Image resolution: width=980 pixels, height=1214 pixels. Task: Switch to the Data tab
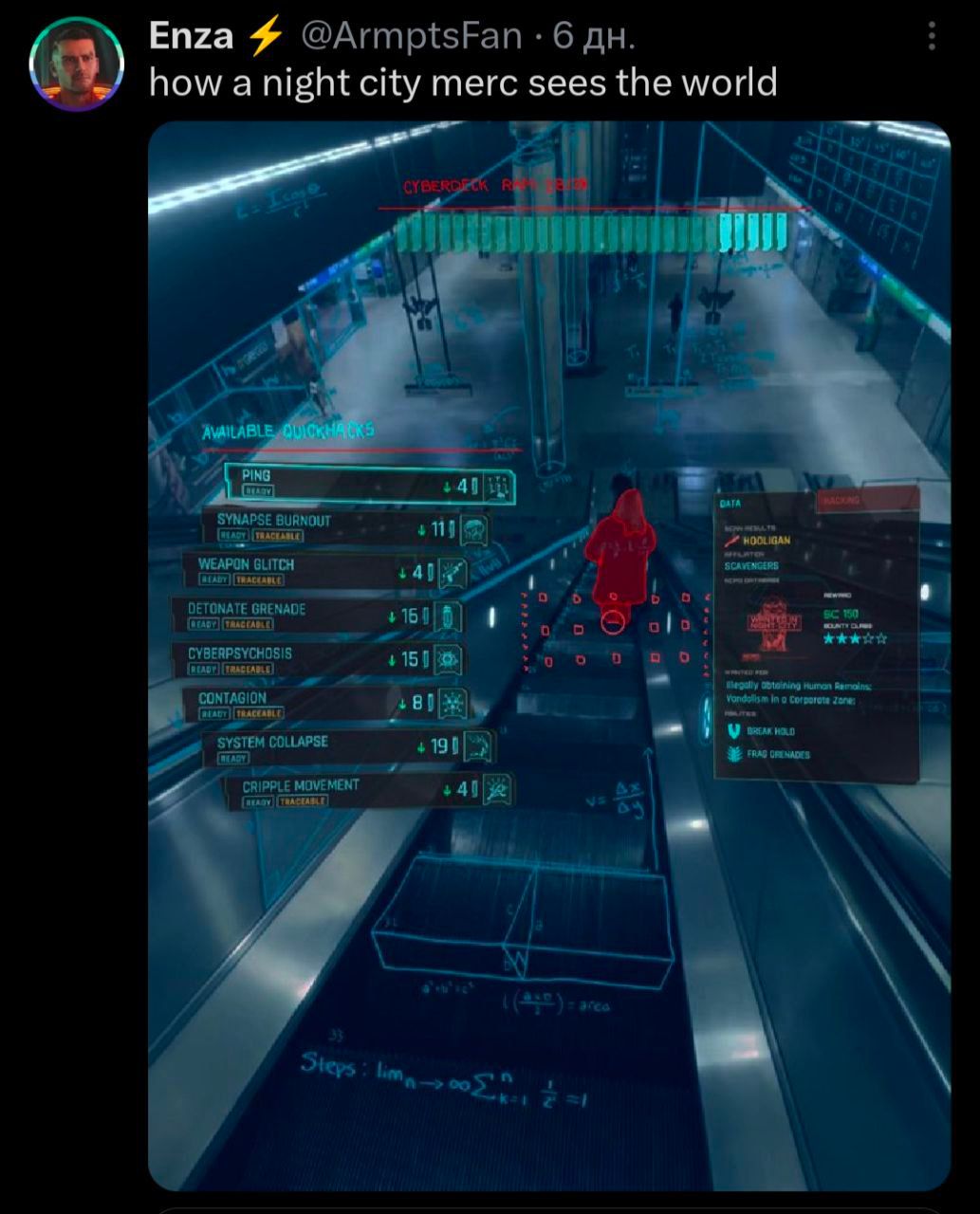click(765, 503)
